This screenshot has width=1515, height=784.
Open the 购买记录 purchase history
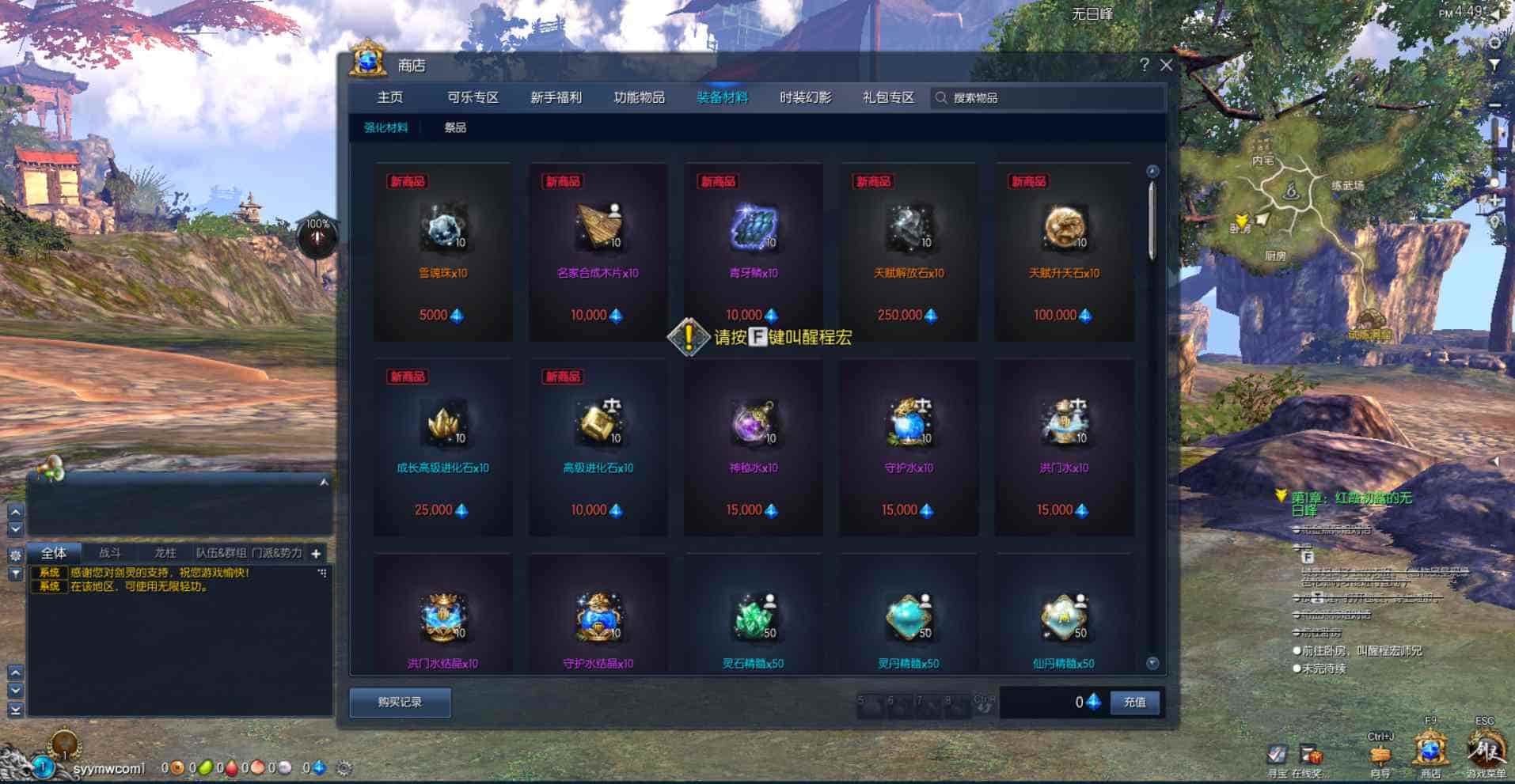pyautogui.click(x=400, y=703)
